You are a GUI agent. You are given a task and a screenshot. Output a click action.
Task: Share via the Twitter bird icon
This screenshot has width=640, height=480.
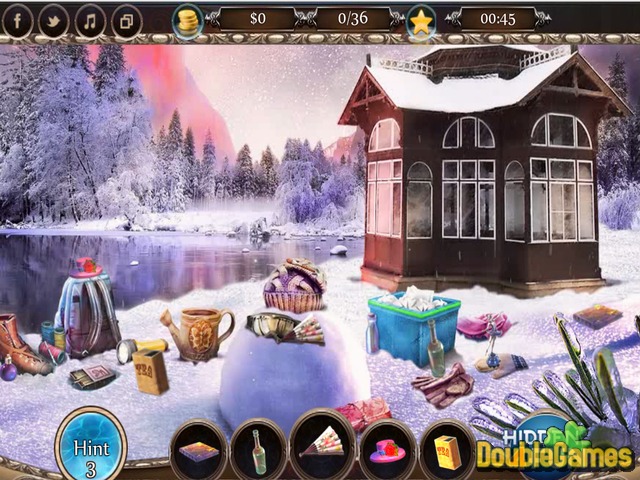click(53, 20)
